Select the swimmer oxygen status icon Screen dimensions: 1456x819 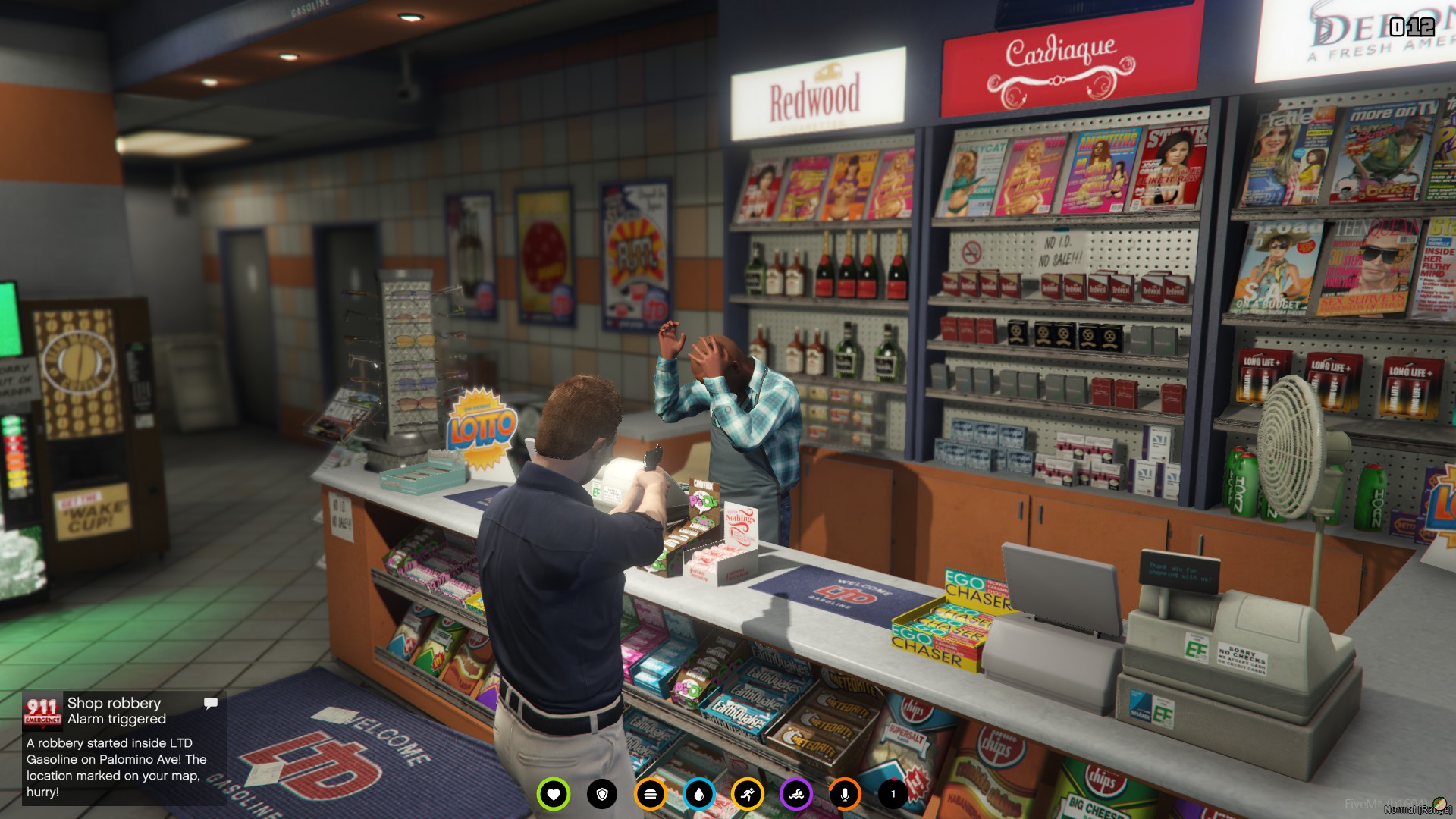796,794
